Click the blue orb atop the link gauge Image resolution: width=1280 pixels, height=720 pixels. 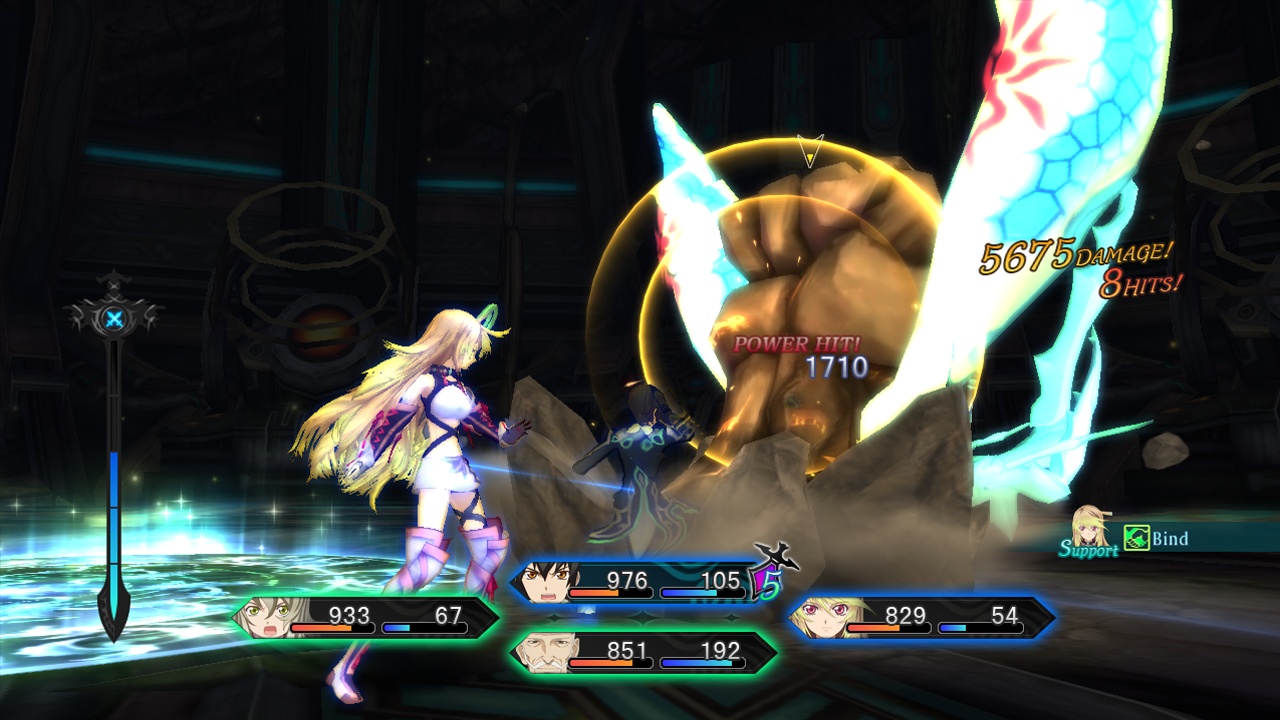[x=115, y=320]
